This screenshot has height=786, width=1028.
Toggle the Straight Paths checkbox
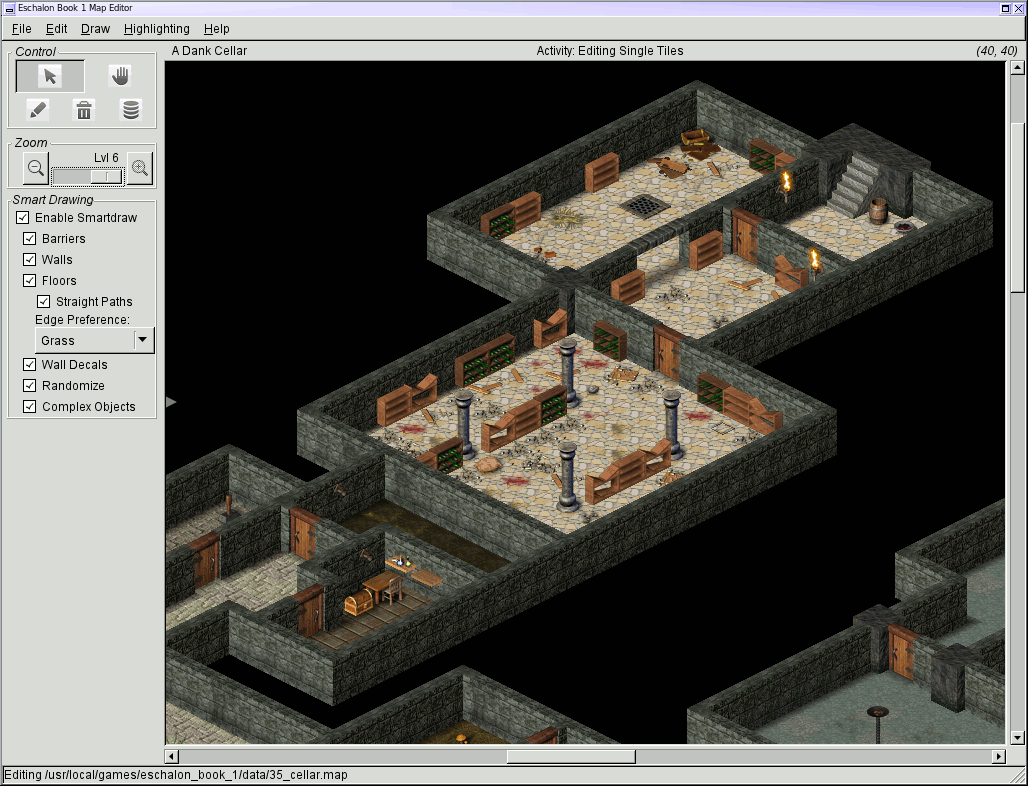coord(44,302)
